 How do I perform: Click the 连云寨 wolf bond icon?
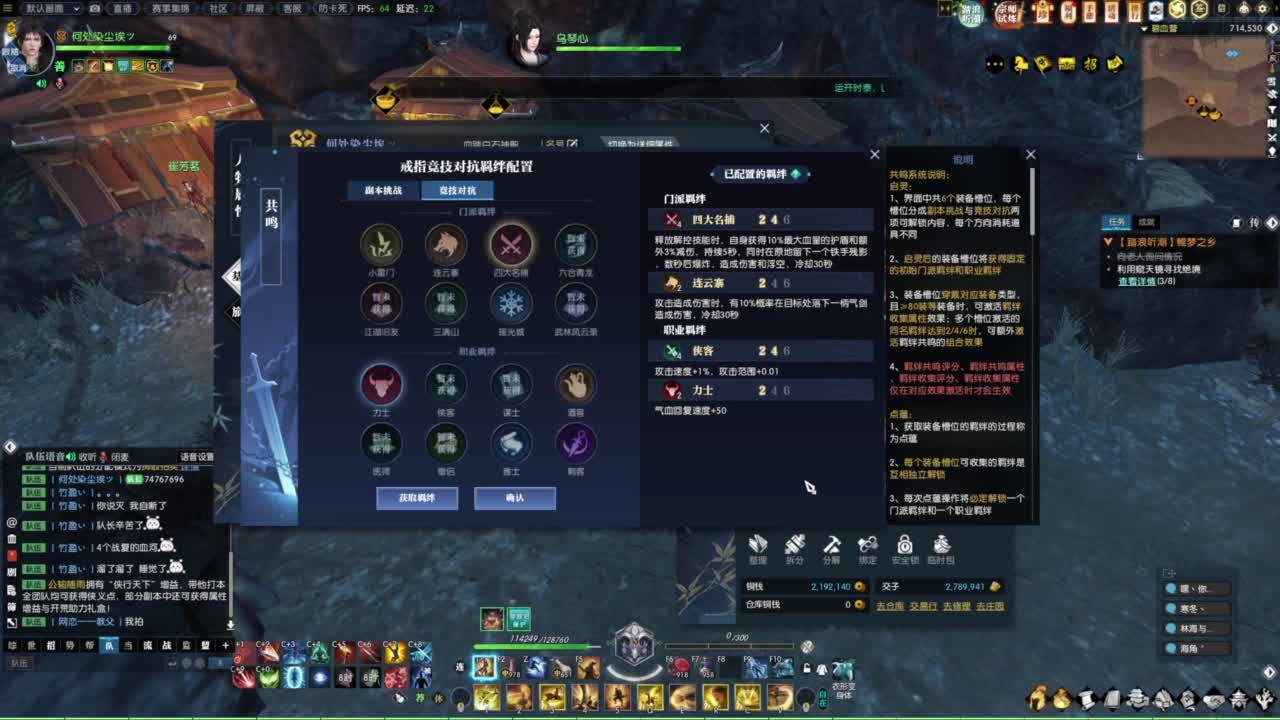point(445,246)
